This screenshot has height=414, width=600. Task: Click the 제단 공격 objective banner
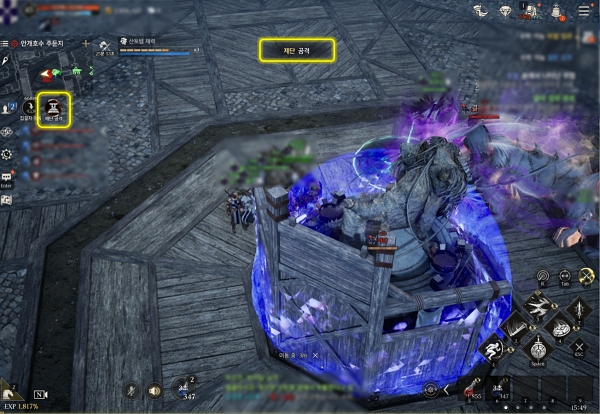tap(296, 48)
